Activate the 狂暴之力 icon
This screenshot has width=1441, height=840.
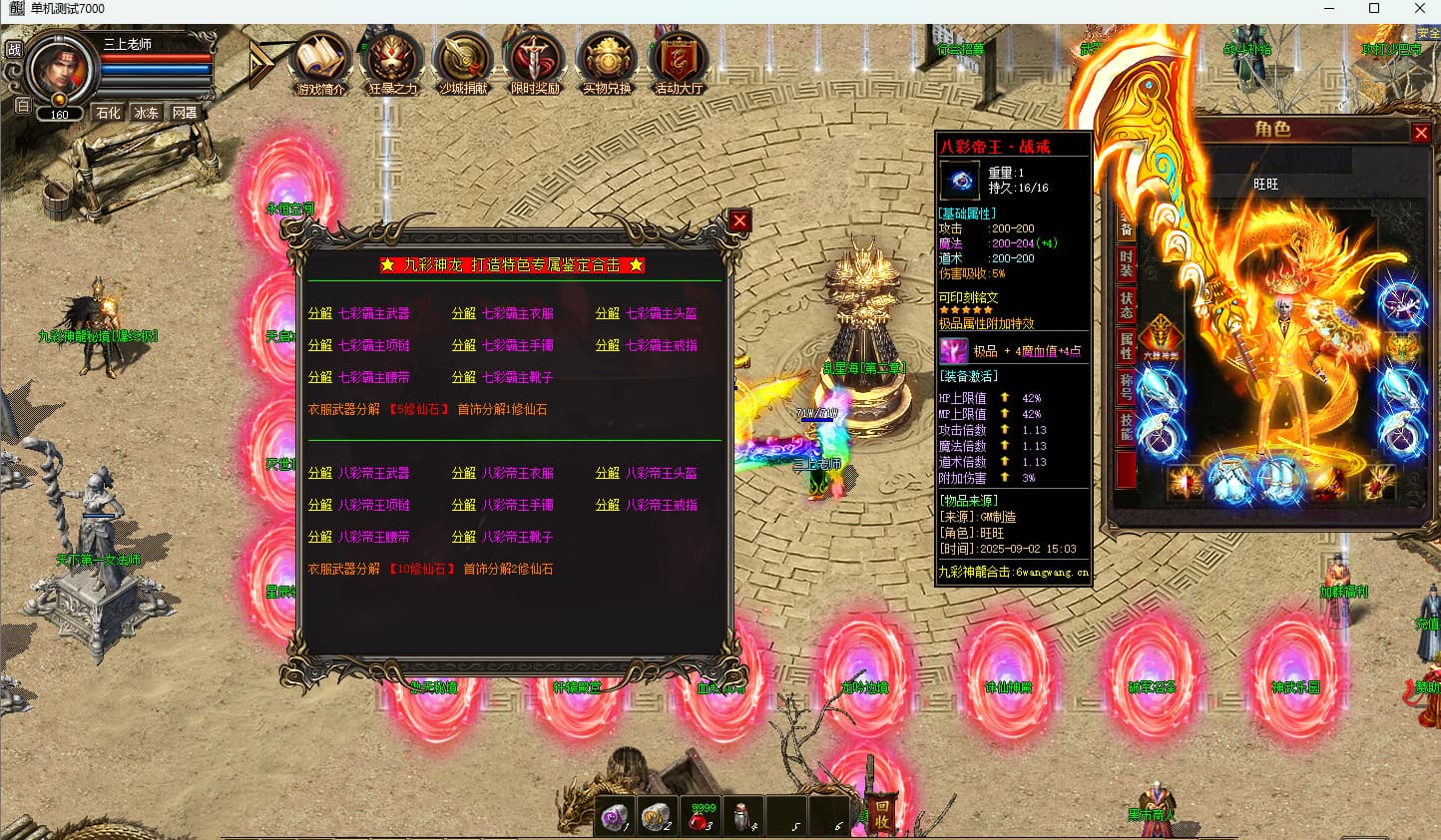coord(392,64)
